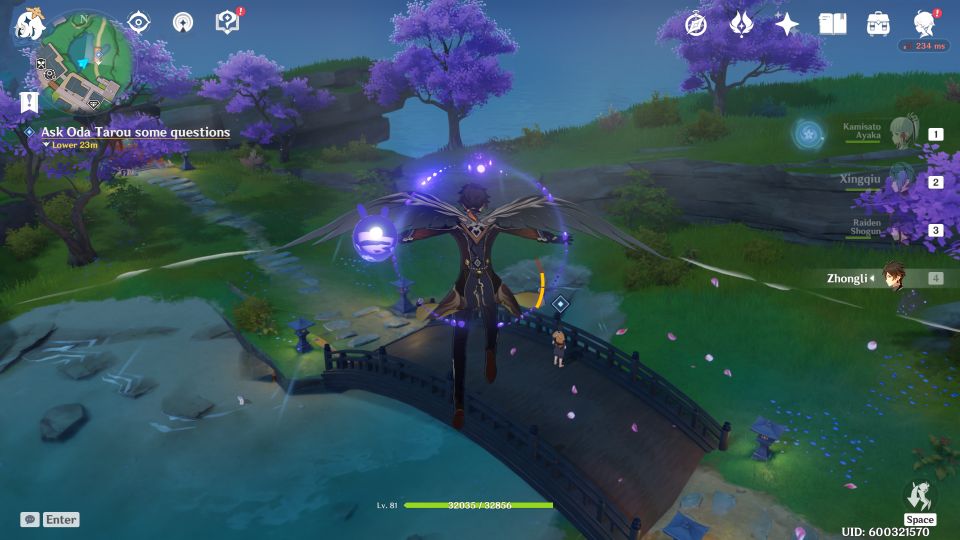Toggle Elemental Sight eye icon
This screenshot has height=540, width=960.
pyautogui.click(x=138, y=22)
